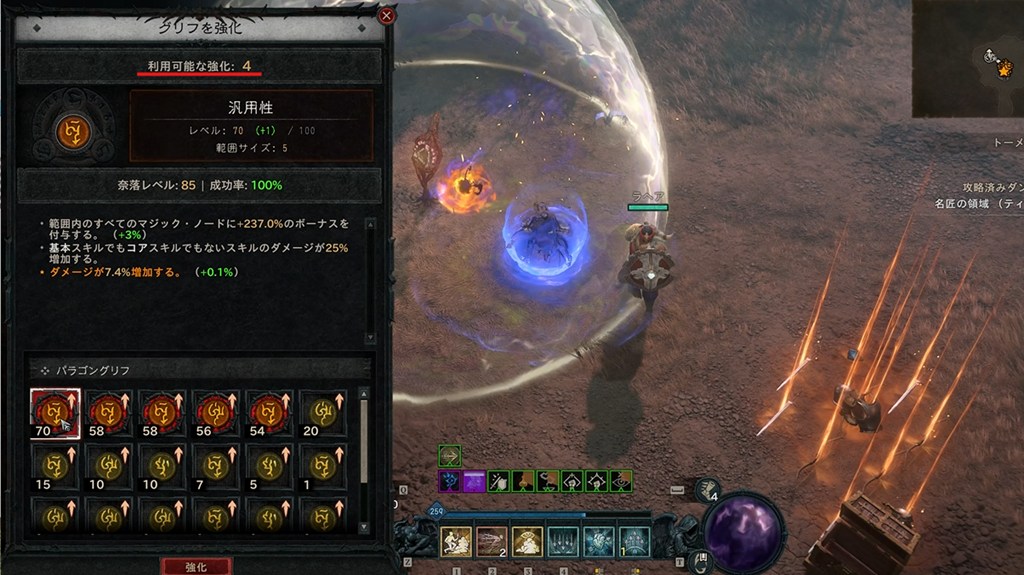Image resolution: width=1024 pixels, height=575 pixels.
Task: Use the healing potion with 4 charges
Action: [706, 489]
